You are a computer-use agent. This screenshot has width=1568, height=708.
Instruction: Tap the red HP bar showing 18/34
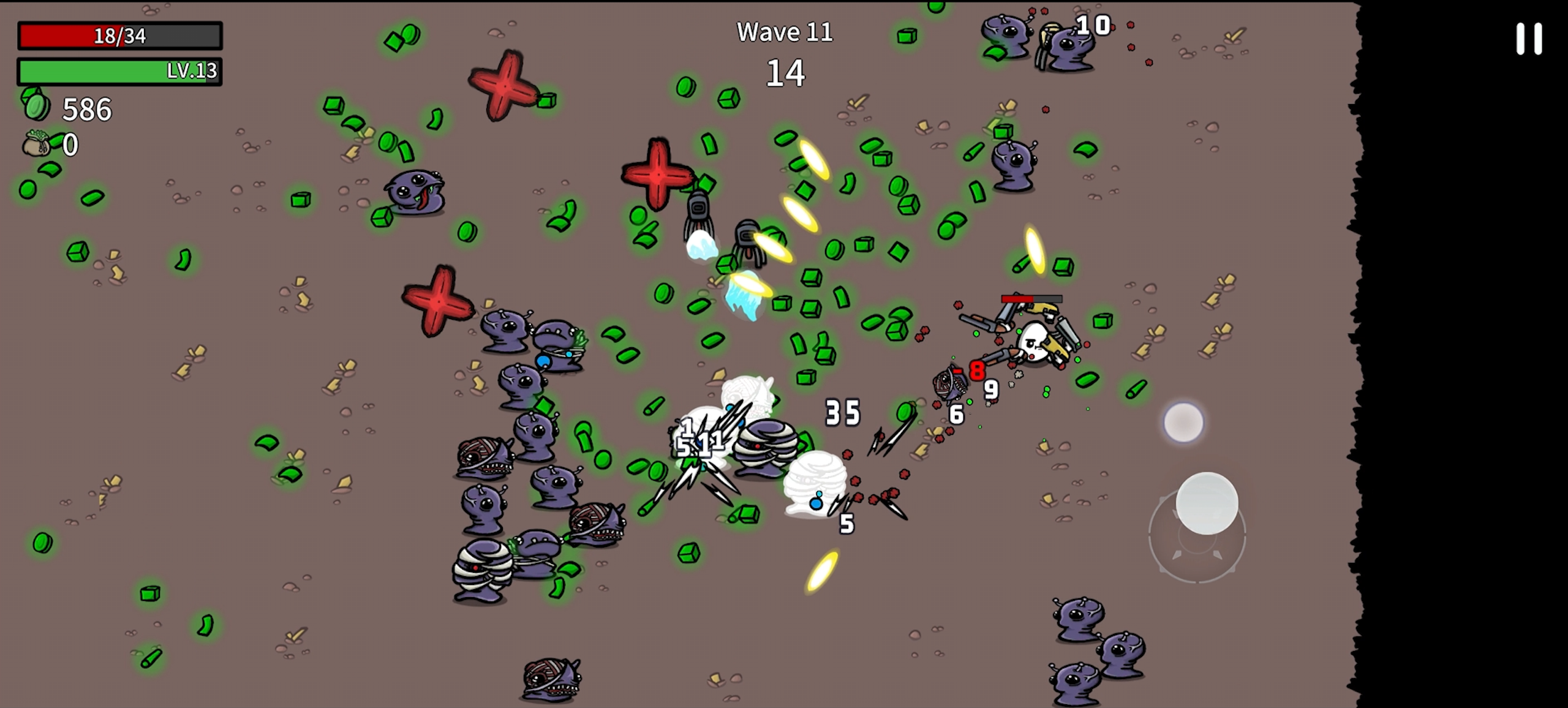click(120, 34)
